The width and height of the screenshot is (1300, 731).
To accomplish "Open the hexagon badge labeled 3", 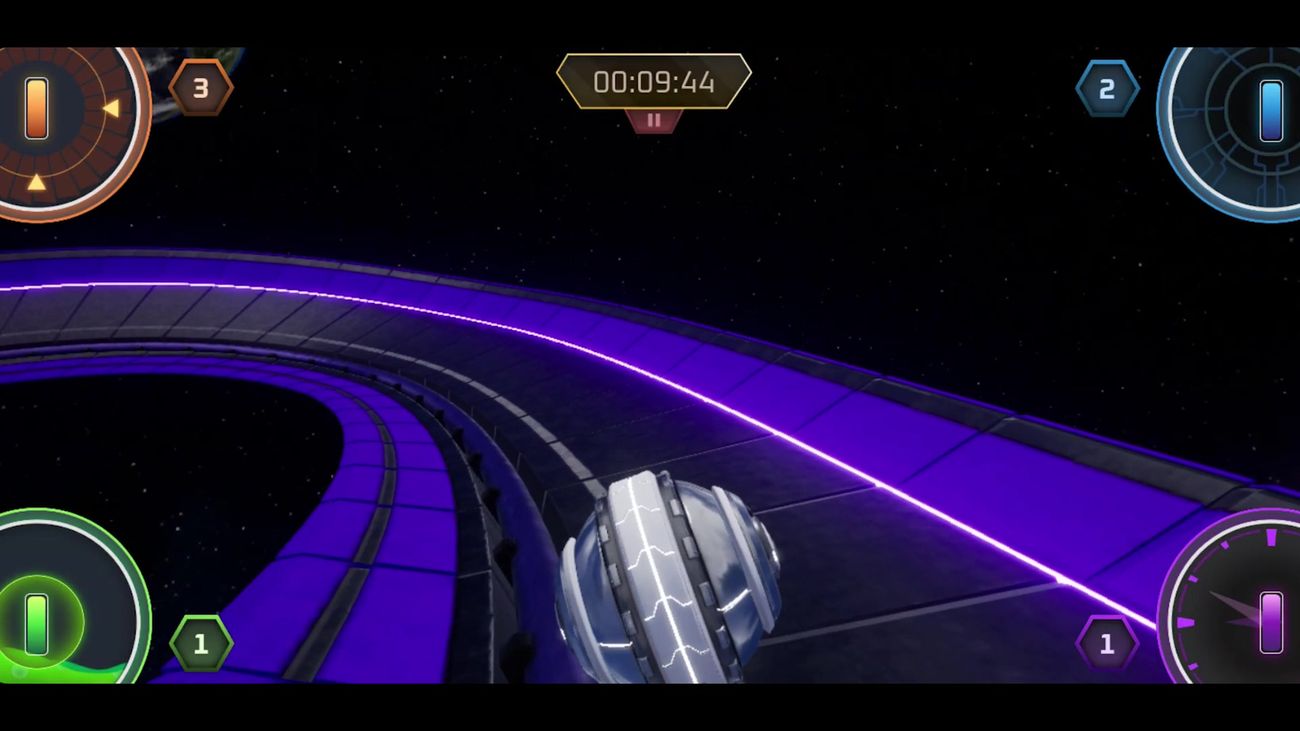I will click(x=200, y=88).
